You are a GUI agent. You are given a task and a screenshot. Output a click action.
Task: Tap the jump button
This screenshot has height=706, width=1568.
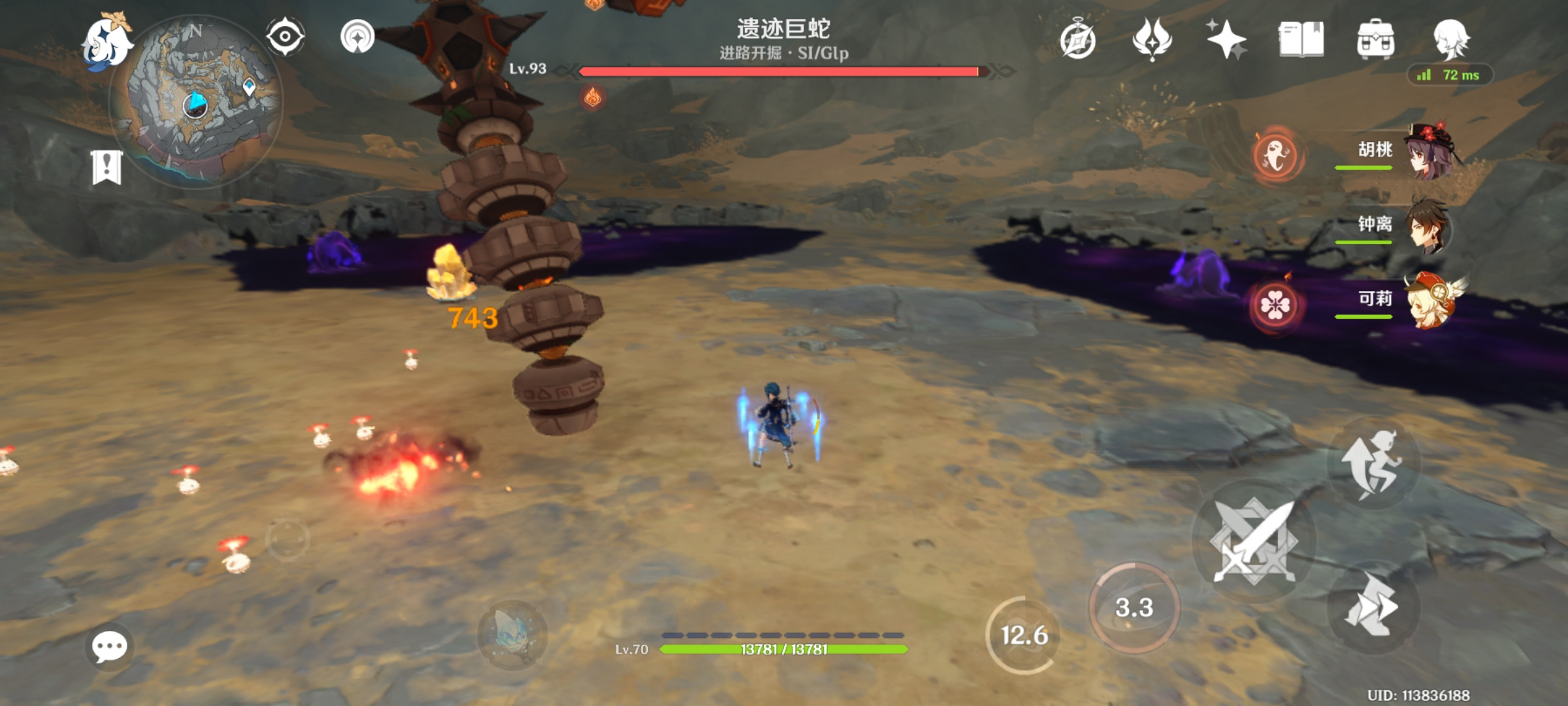pyautogui.click(x=1373, y=463)
